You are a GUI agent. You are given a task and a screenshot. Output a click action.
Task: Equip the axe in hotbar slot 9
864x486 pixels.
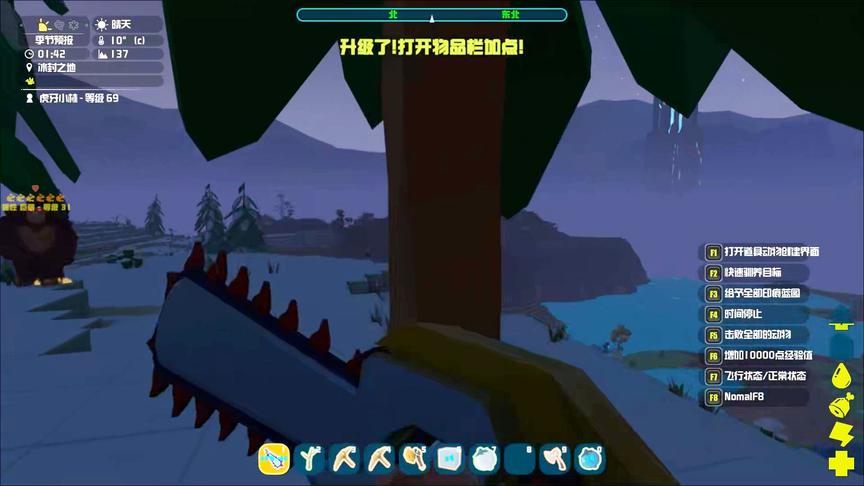pos(555,458)
